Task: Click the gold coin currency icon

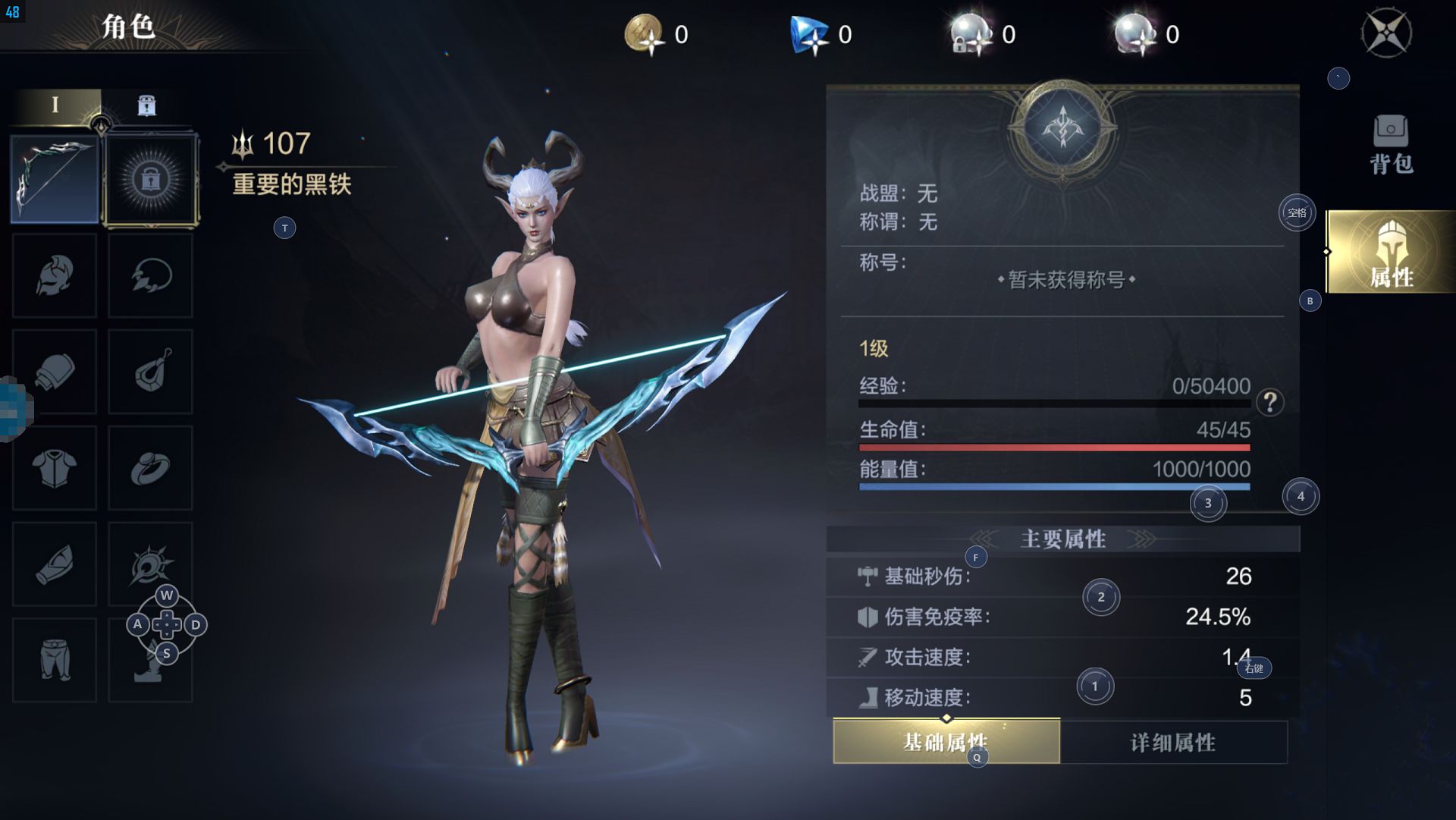Action: pyautogui.click(x=644, y=34)
